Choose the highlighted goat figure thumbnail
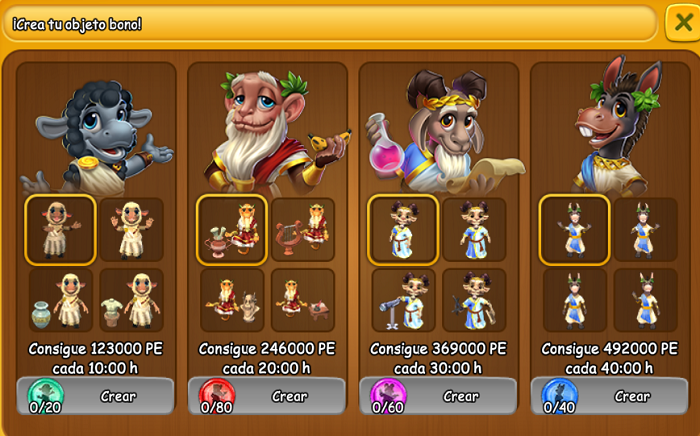Viewport: 700px width, 436px height. [403, 229]
